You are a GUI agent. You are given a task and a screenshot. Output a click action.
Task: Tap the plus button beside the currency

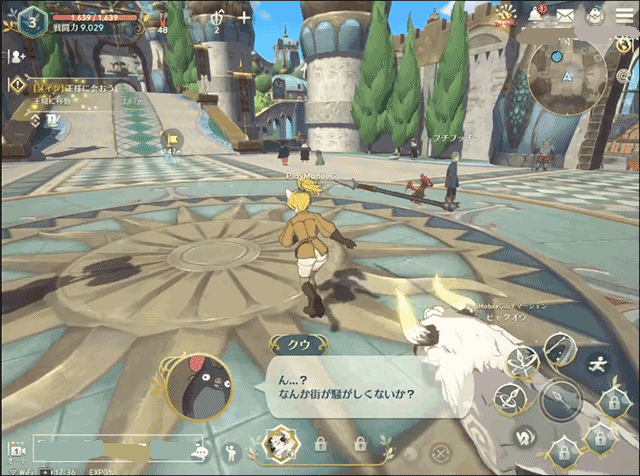[x=244, y=17]
